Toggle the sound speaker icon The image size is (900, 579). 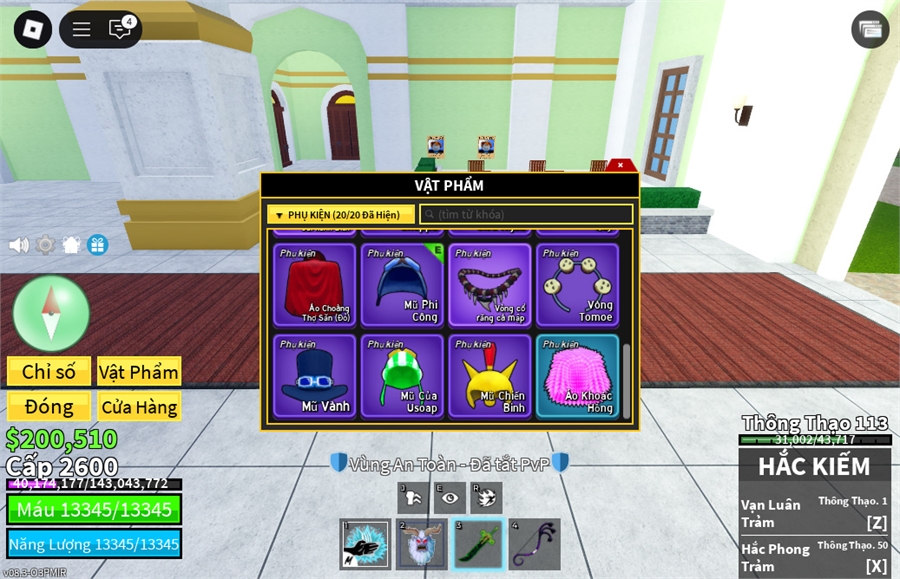[19, 245]
